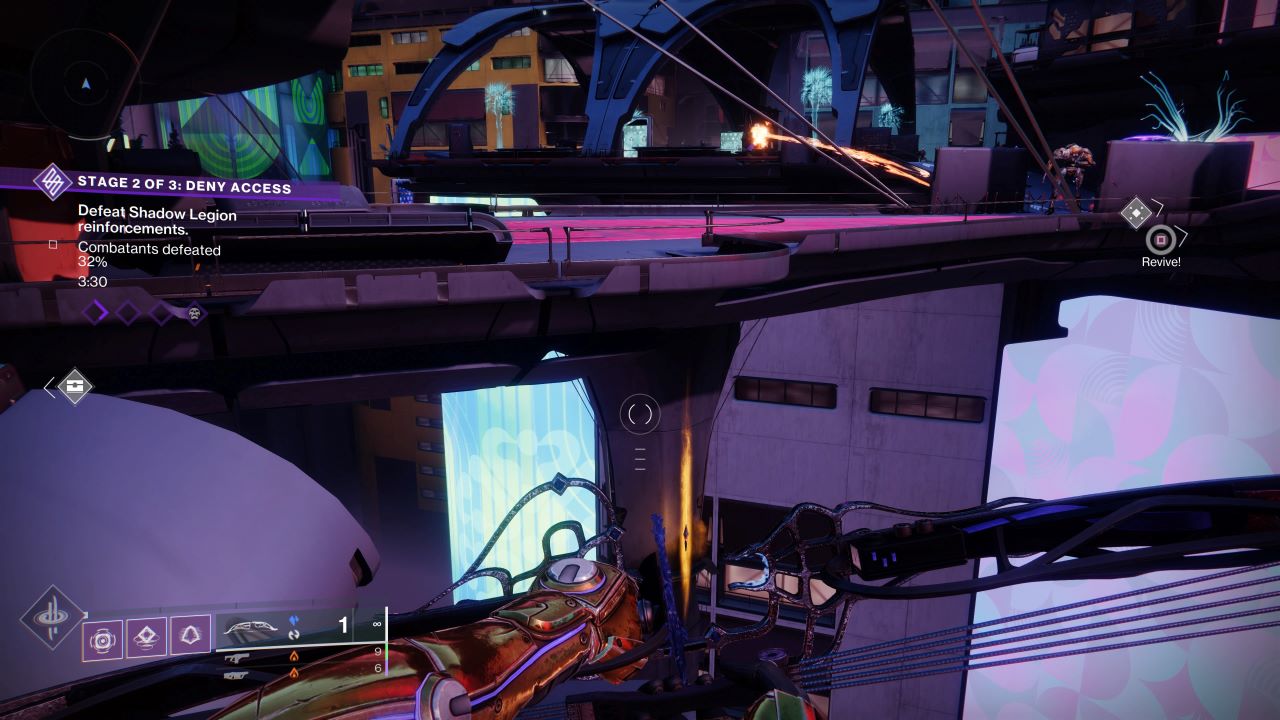Click the skull debuff indicator icon
Viewport: 1280px width, 720px height.
pyautogui.click(x=193, y=314)
